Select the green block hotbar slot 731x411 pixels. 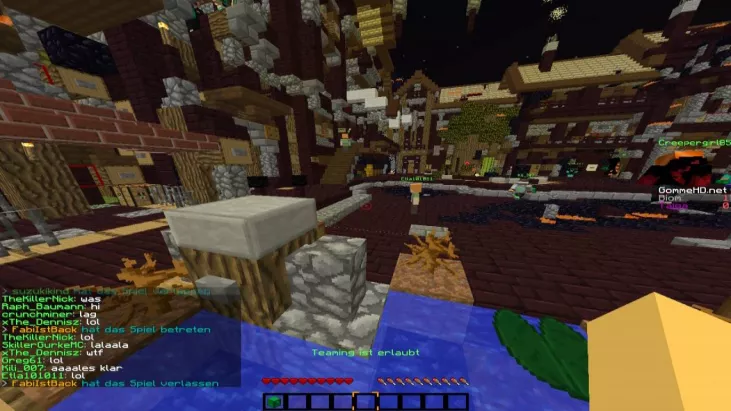pos(275,402)
